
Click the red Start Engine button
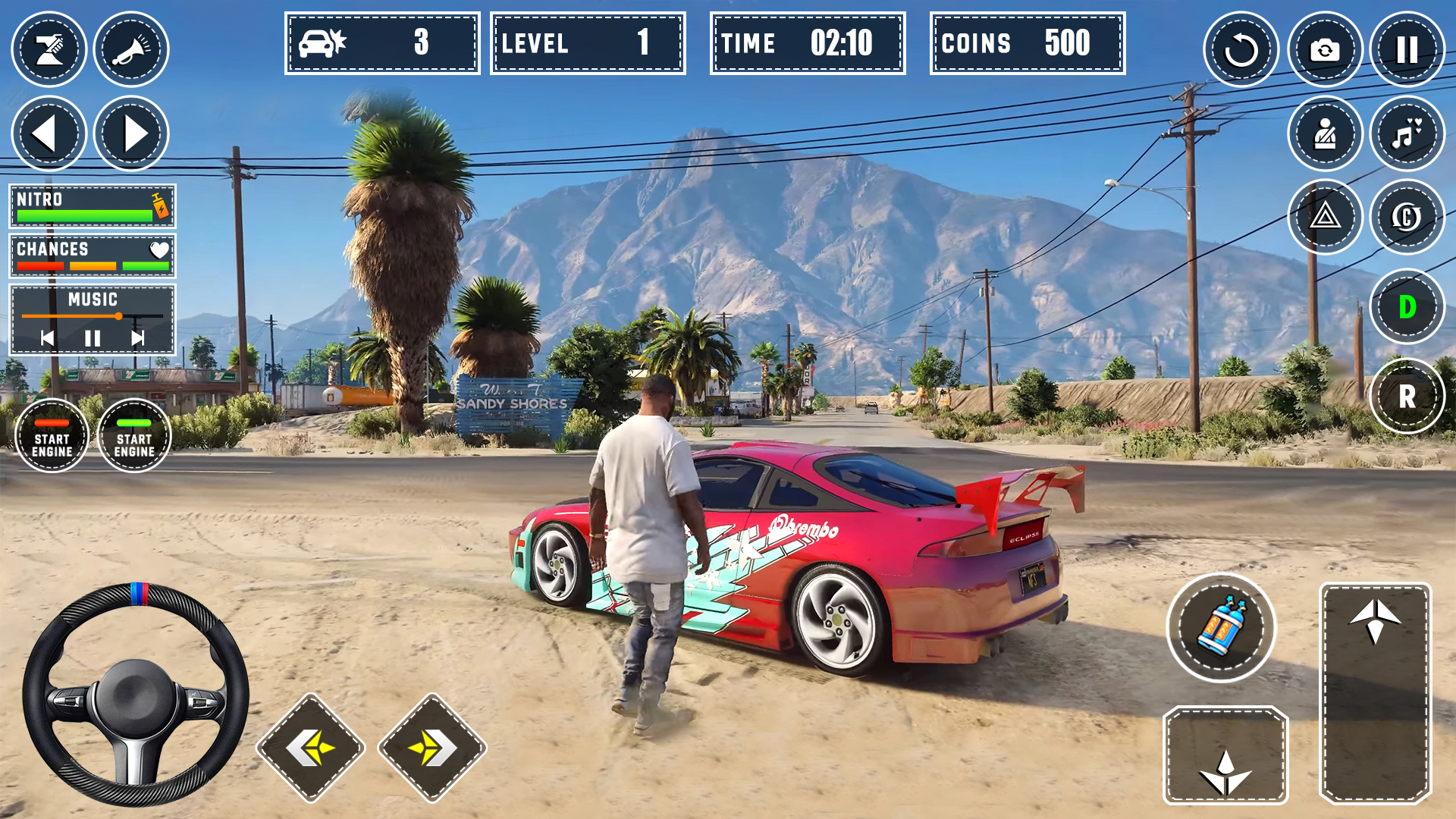52,436
